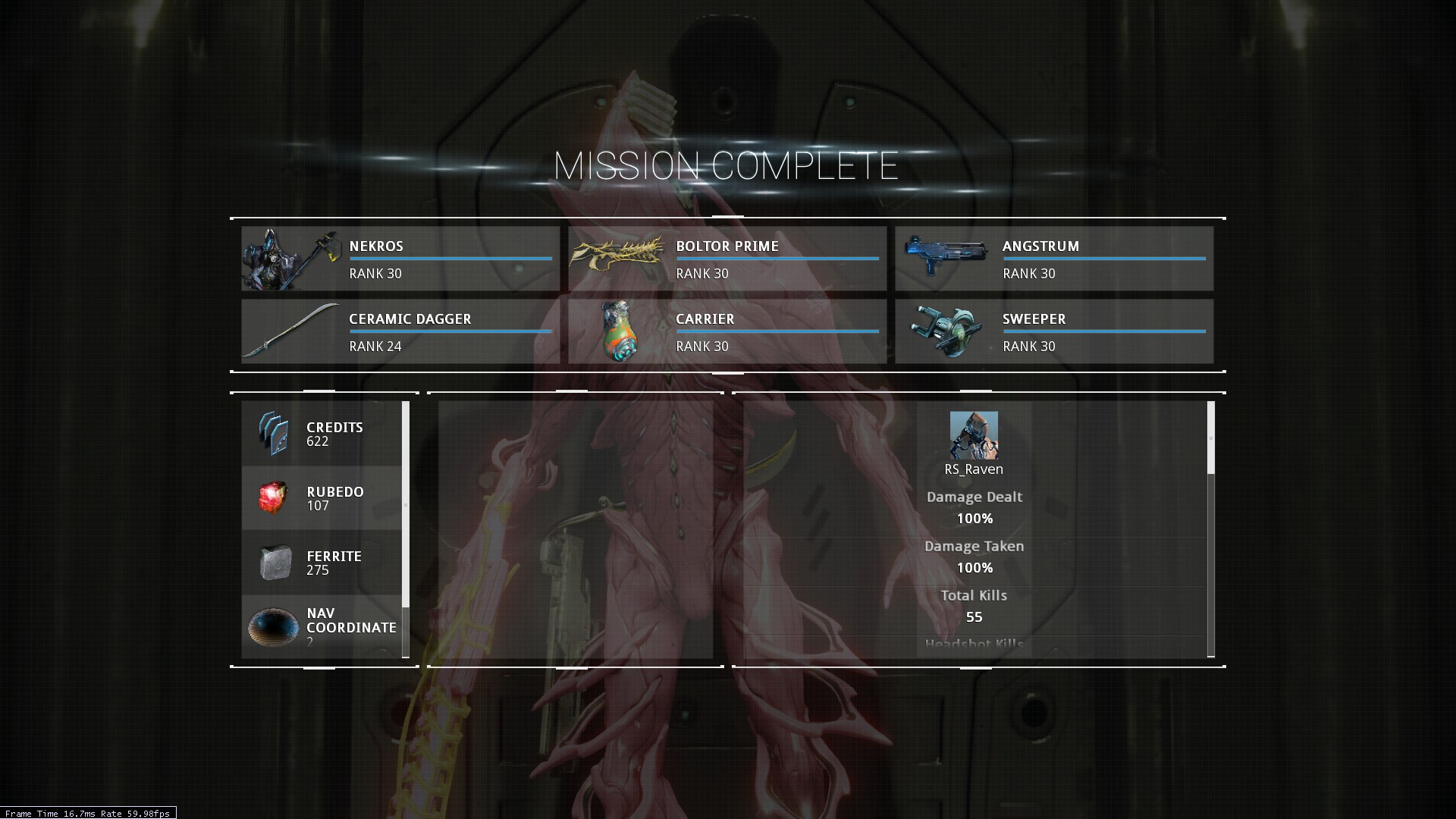Select the Sweeper weapon panel
Image resolution: width=1456 pixels, height=819 pixels.
pyautogui.click(x=1054, y=331)
